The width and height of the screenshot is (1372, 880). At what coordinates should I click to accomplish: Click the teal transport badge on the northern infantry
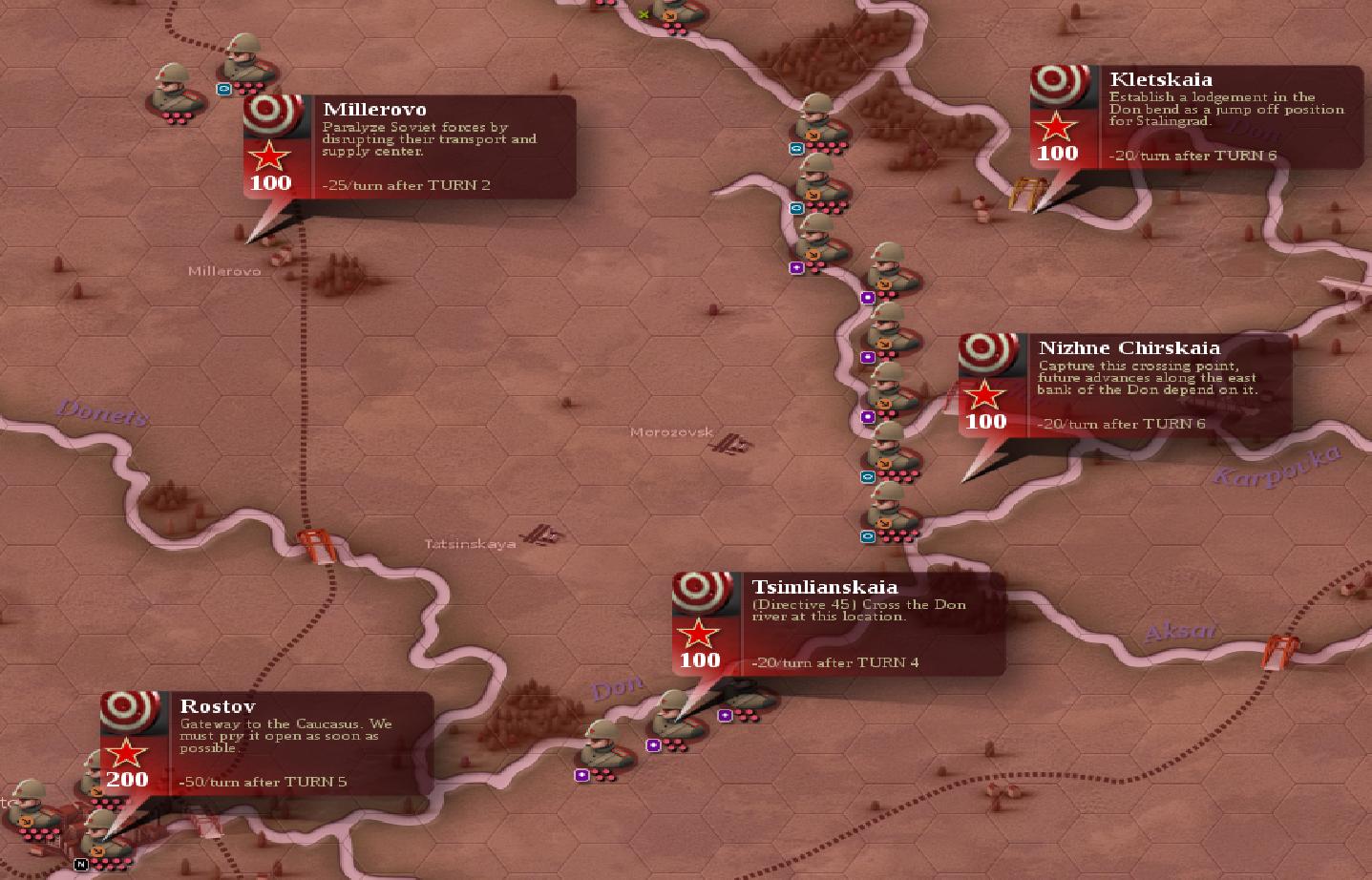click(x=795, y=149)
